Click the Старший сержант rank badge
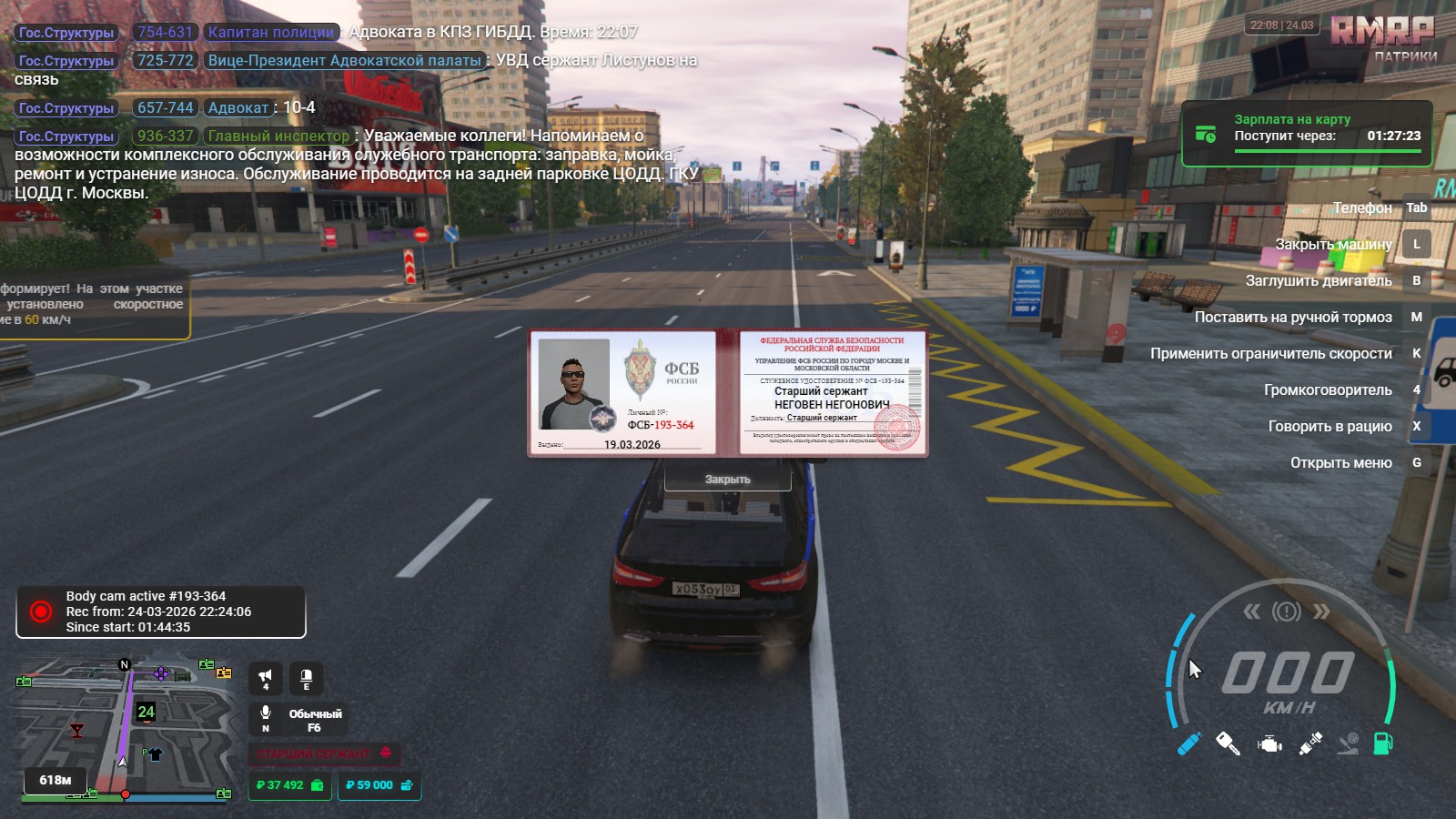Screen dimensions: 1456x819 [x=324, y=753]
